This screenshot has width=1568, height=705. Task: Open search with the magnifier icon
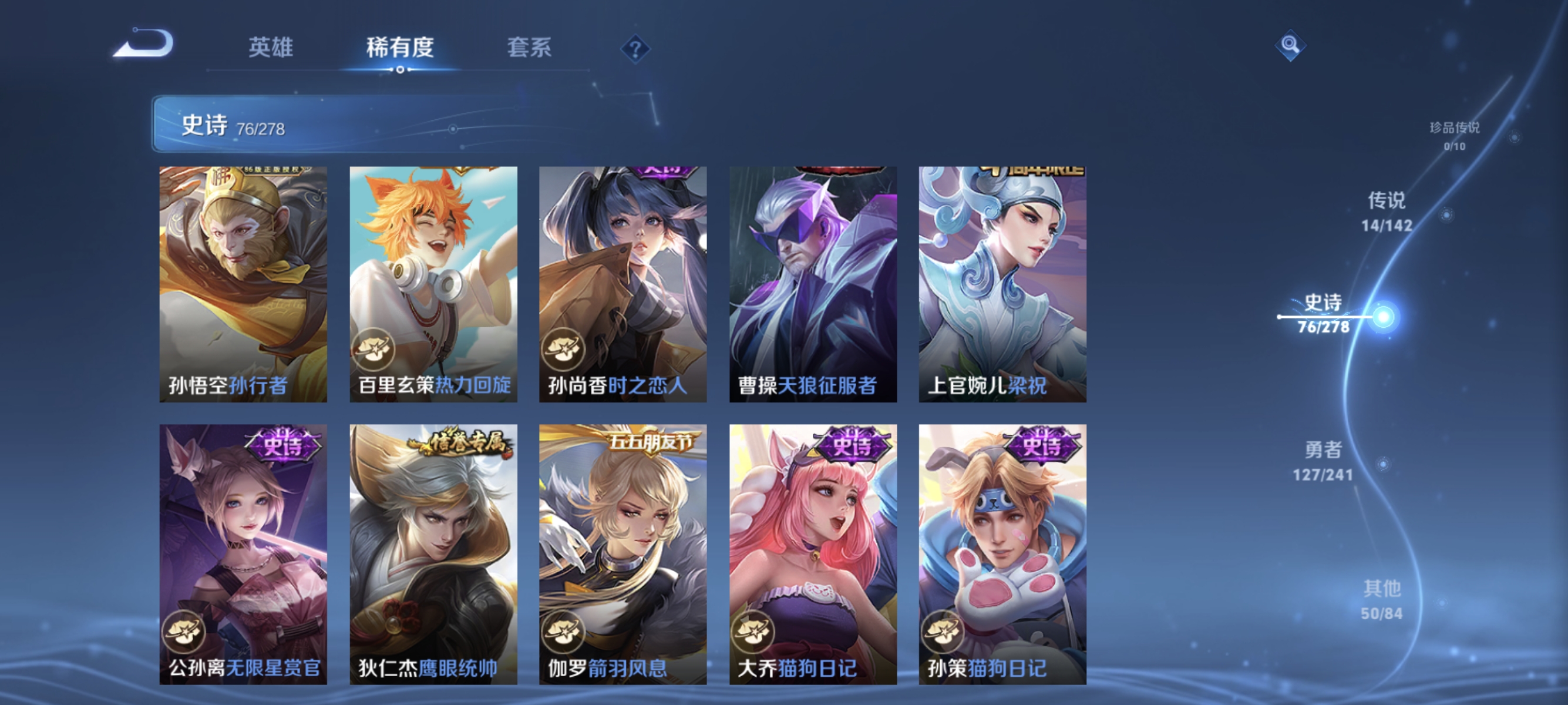(x=1290, y=44)
